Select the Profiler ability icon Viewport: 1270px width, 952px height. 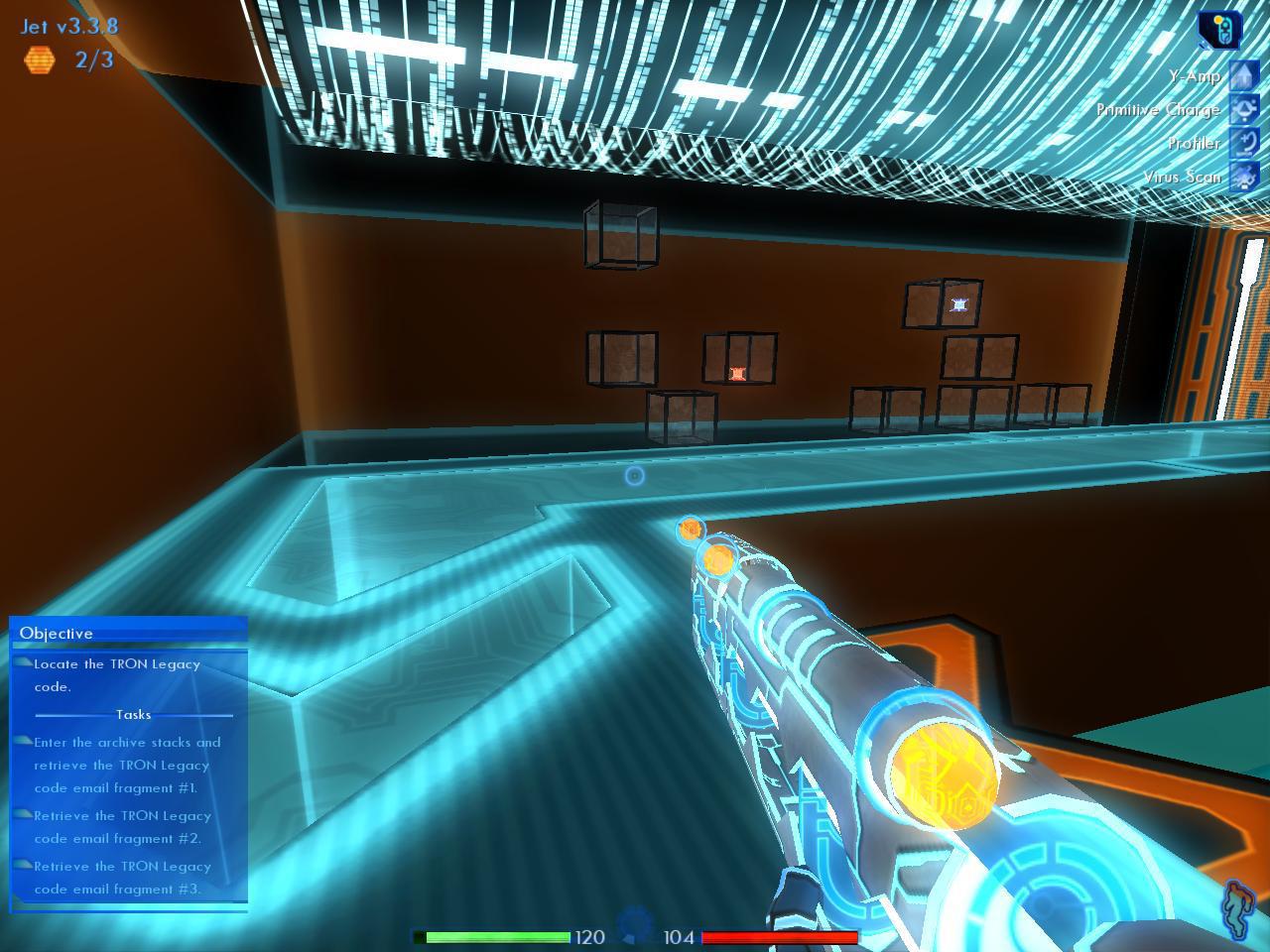point(1243,143)
